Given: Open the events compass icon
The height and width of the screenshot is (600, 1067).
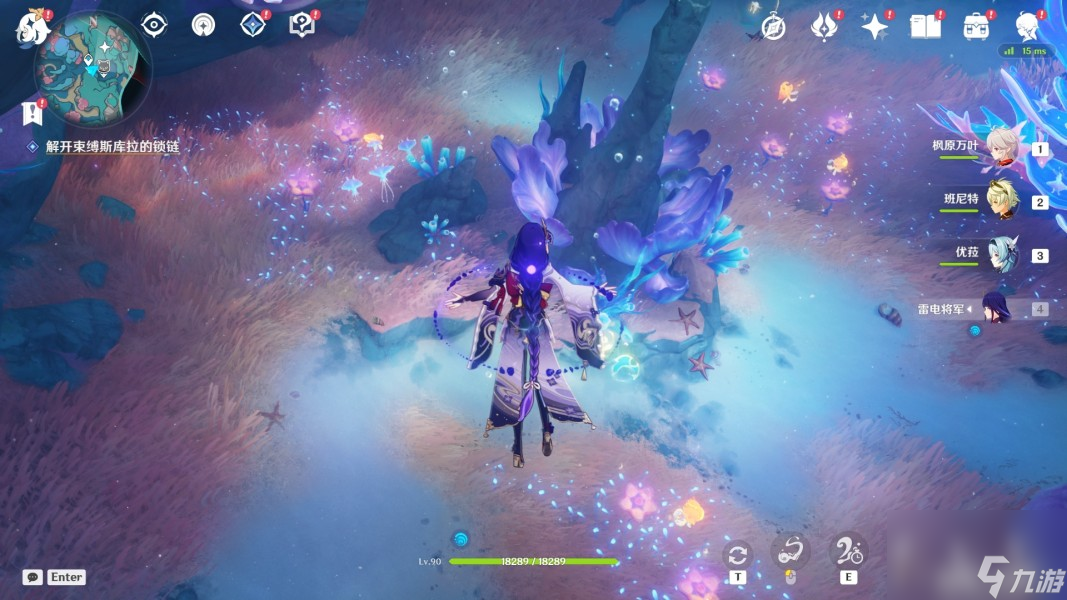Looking at the screenshot, I should coord(773,27).
